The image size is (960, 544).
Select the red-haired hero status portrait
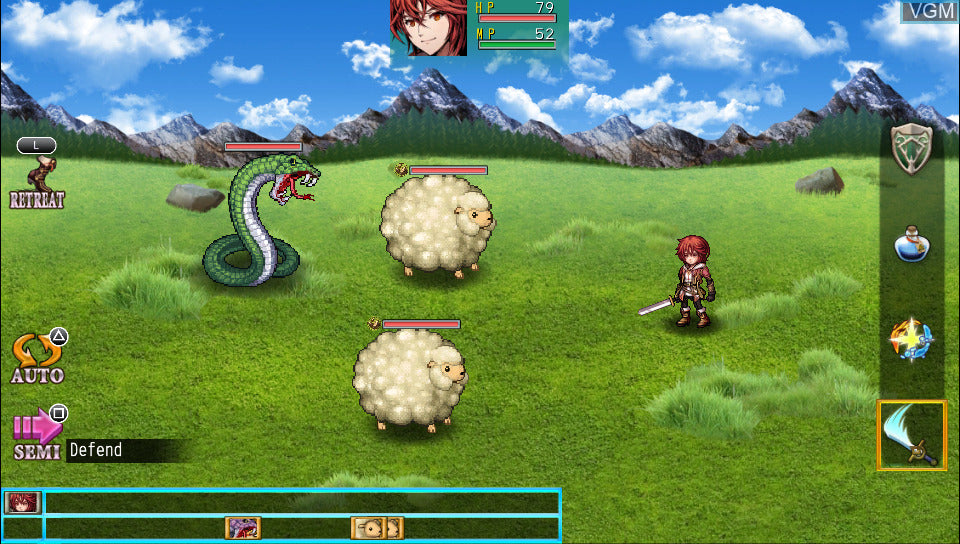click(429, 27)
